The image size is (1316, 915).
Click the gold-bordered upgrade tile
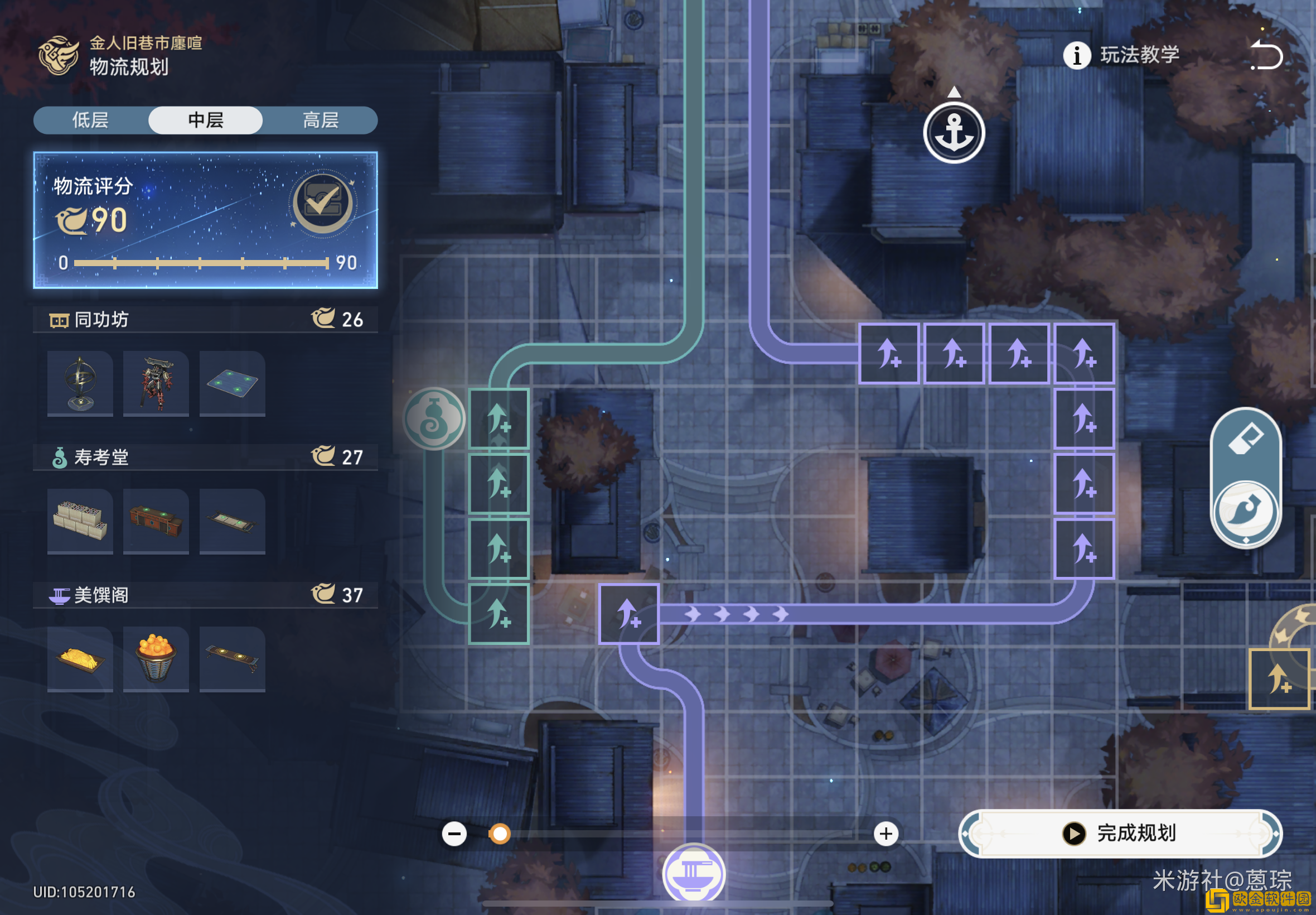(x=1279, y=680)
